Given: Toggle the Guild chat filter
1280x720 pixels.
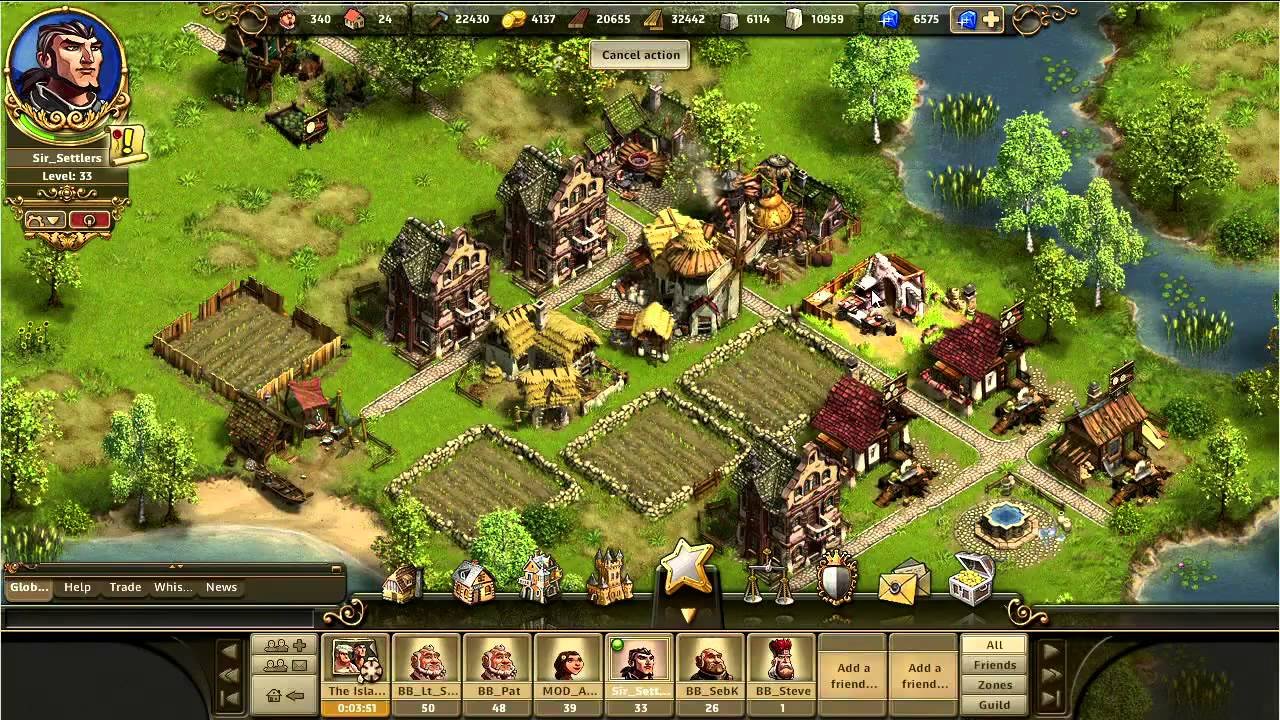Looking at the screenshot, I should pos(993,704).
